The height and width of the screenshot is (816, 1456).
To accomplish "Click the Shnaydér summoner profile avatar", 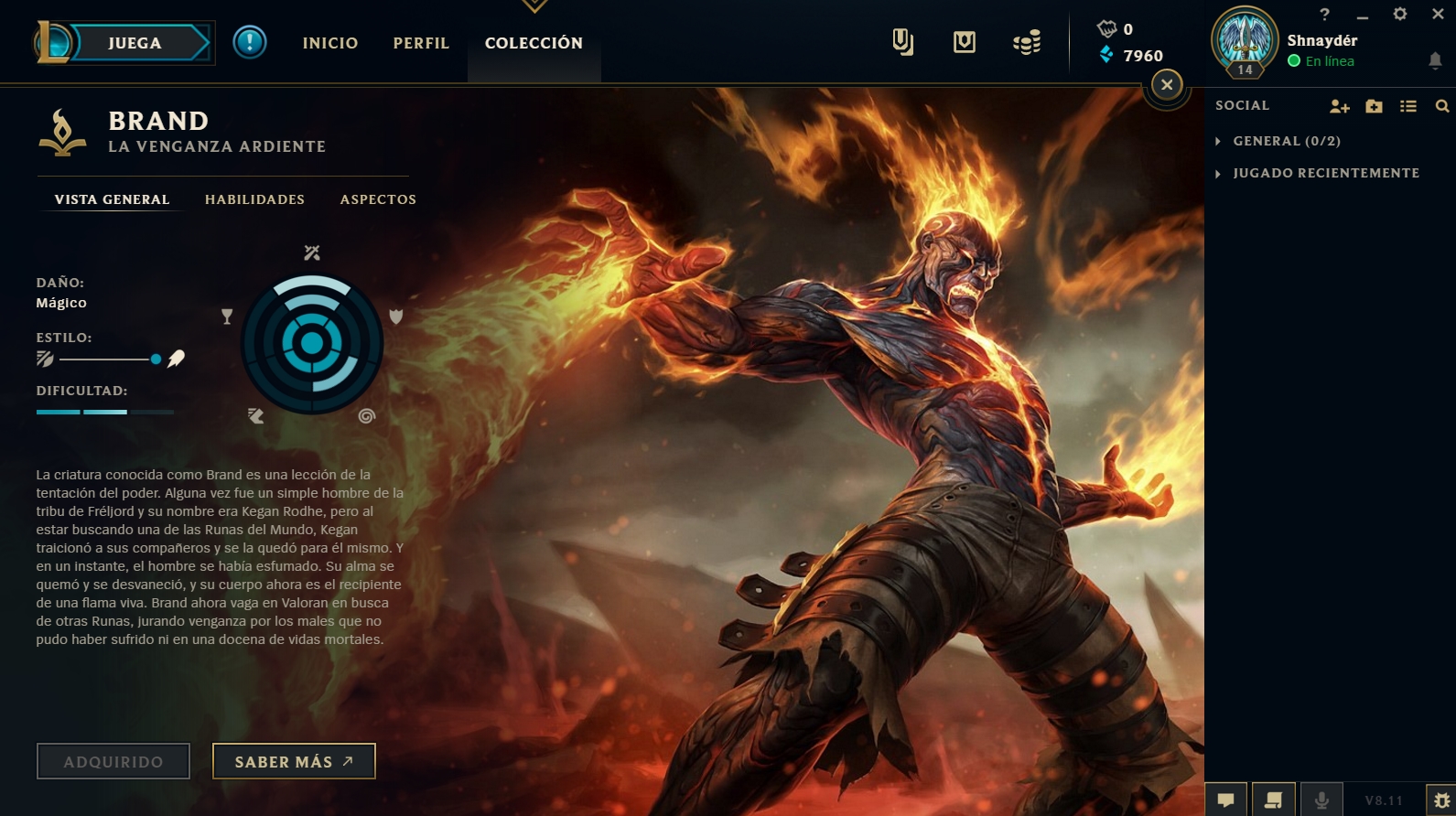I will 1246,40.
